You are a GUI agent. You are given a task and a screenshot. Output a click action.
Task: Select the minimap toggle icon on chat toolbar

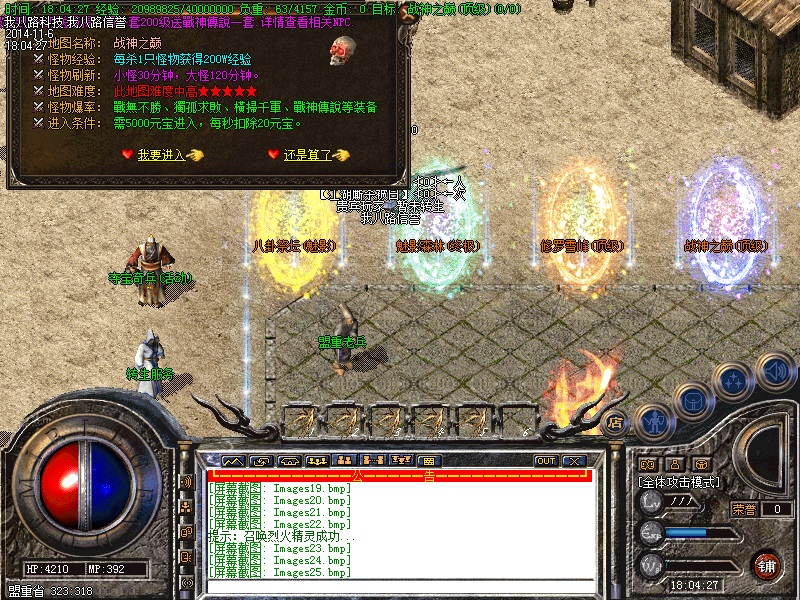(233, 461)
